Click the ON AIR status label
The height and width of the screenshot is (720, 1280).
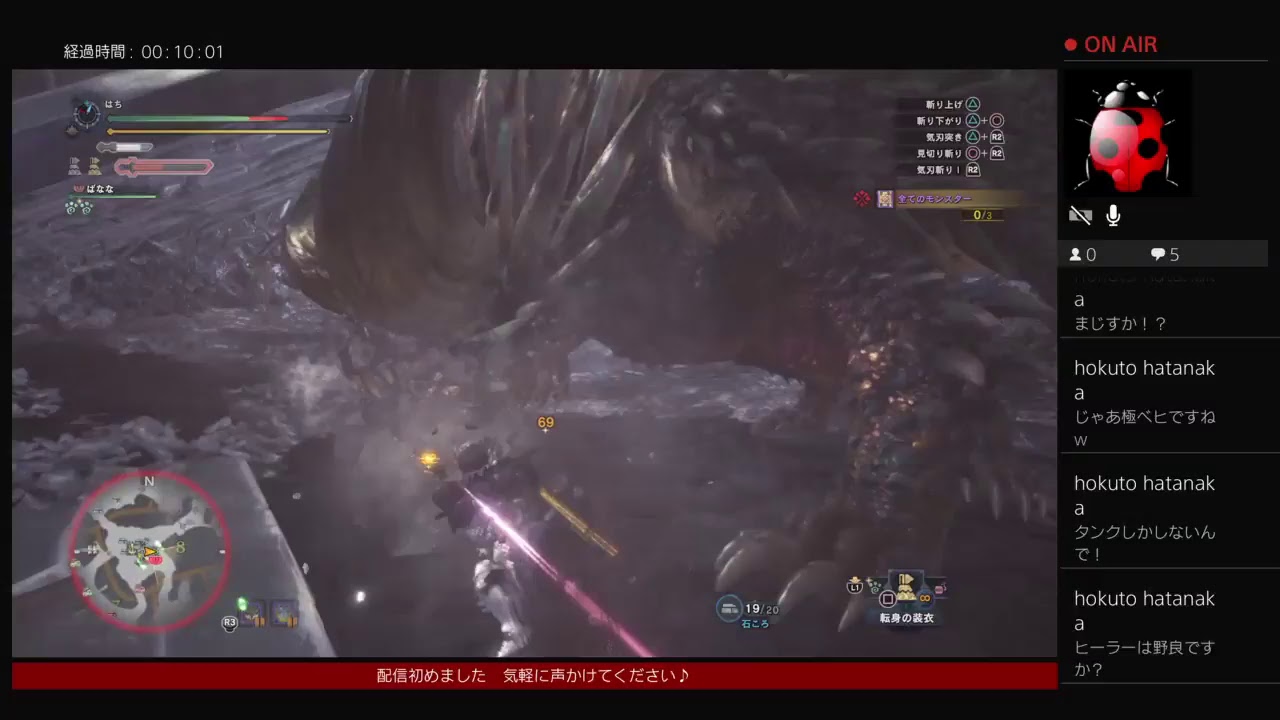click(x=1122, y=44)
